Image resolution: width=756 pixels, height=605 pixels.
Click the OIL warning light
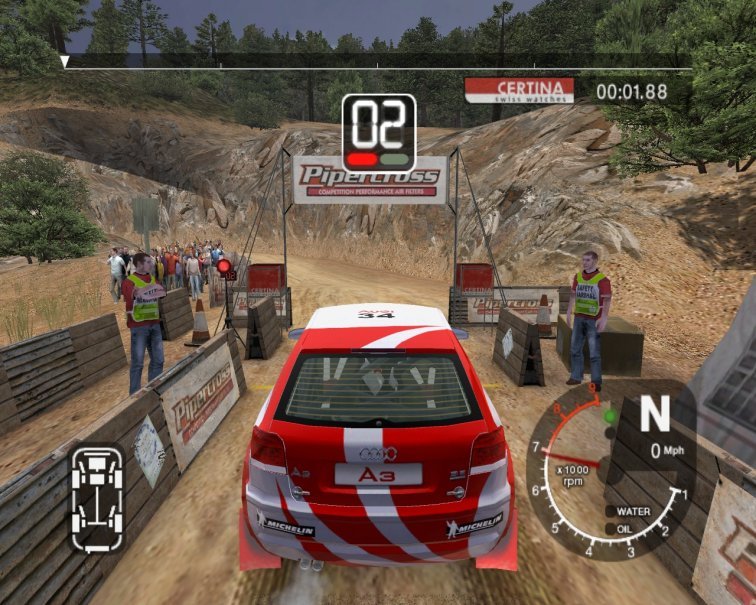(608, 527)
